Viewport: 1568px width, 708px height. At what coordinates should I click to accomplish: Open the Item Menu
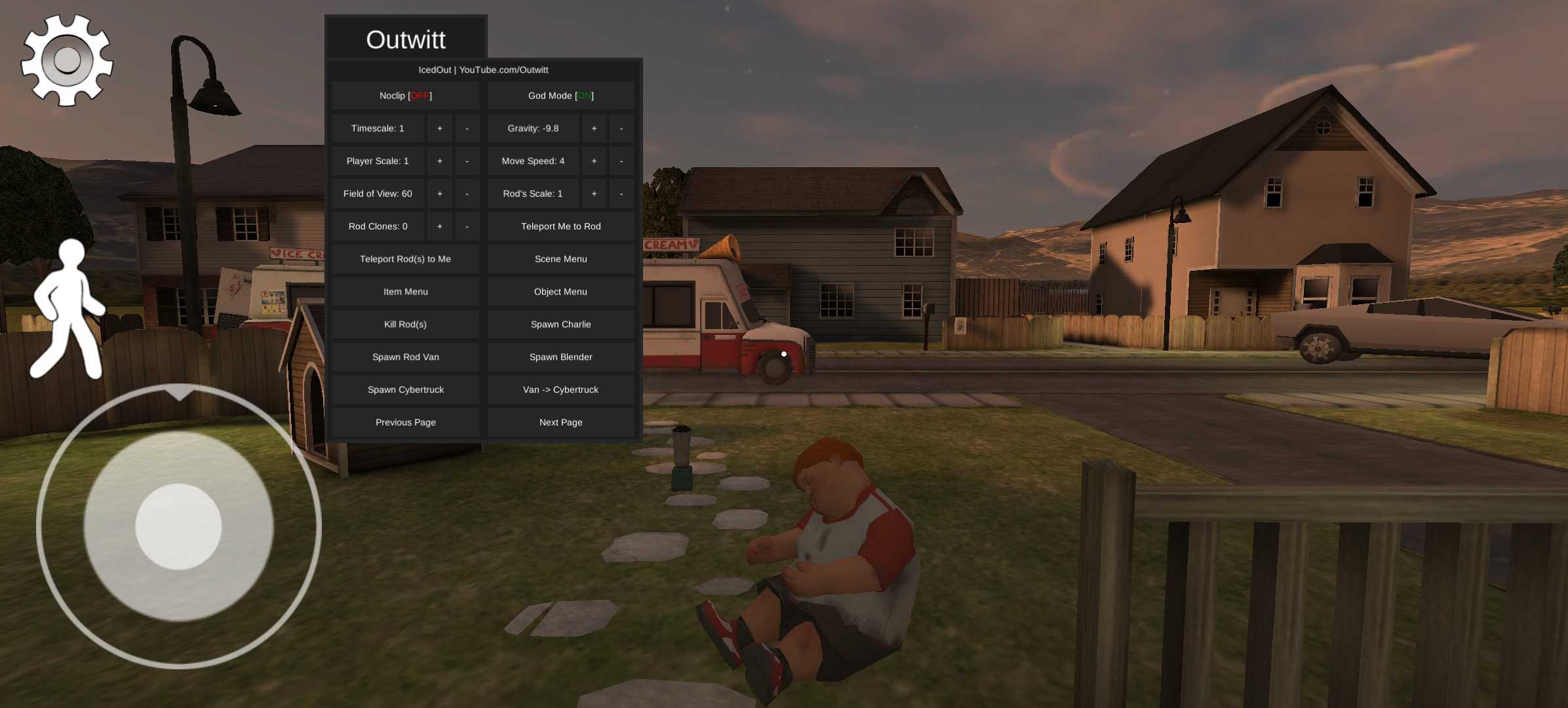point(405,292)
